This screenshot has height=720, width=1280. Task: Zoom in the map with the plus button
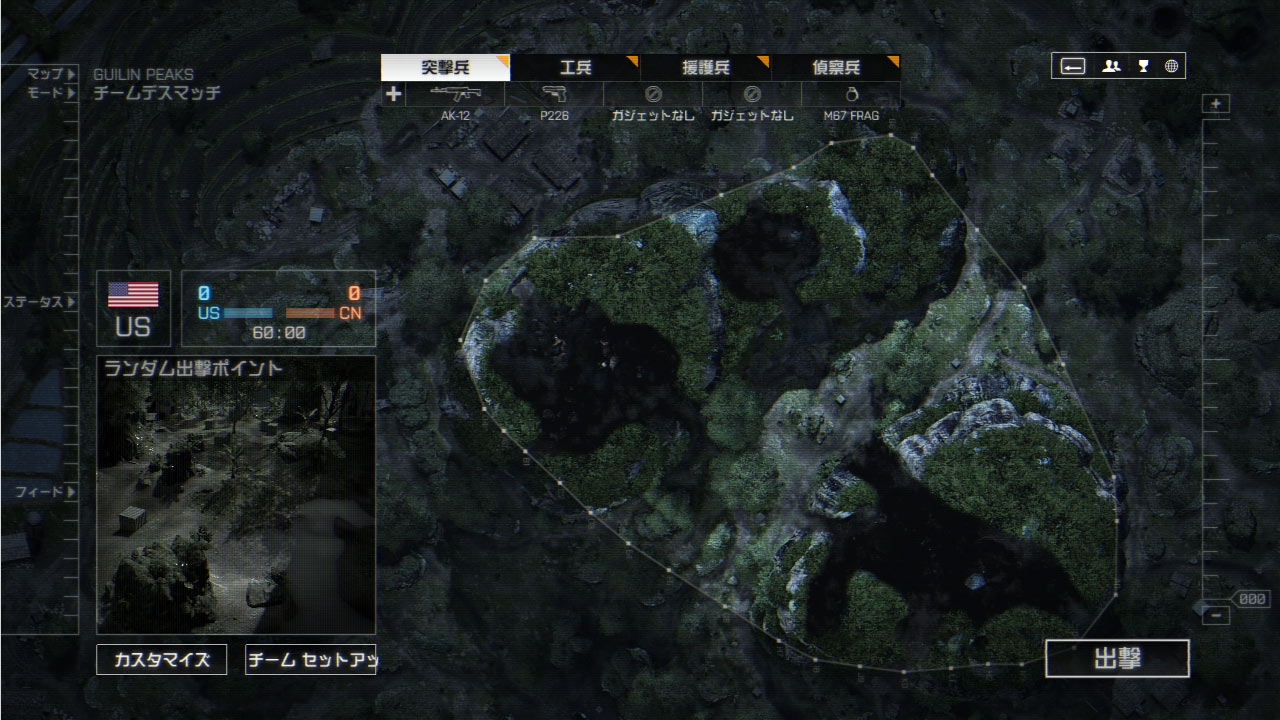1216,104
